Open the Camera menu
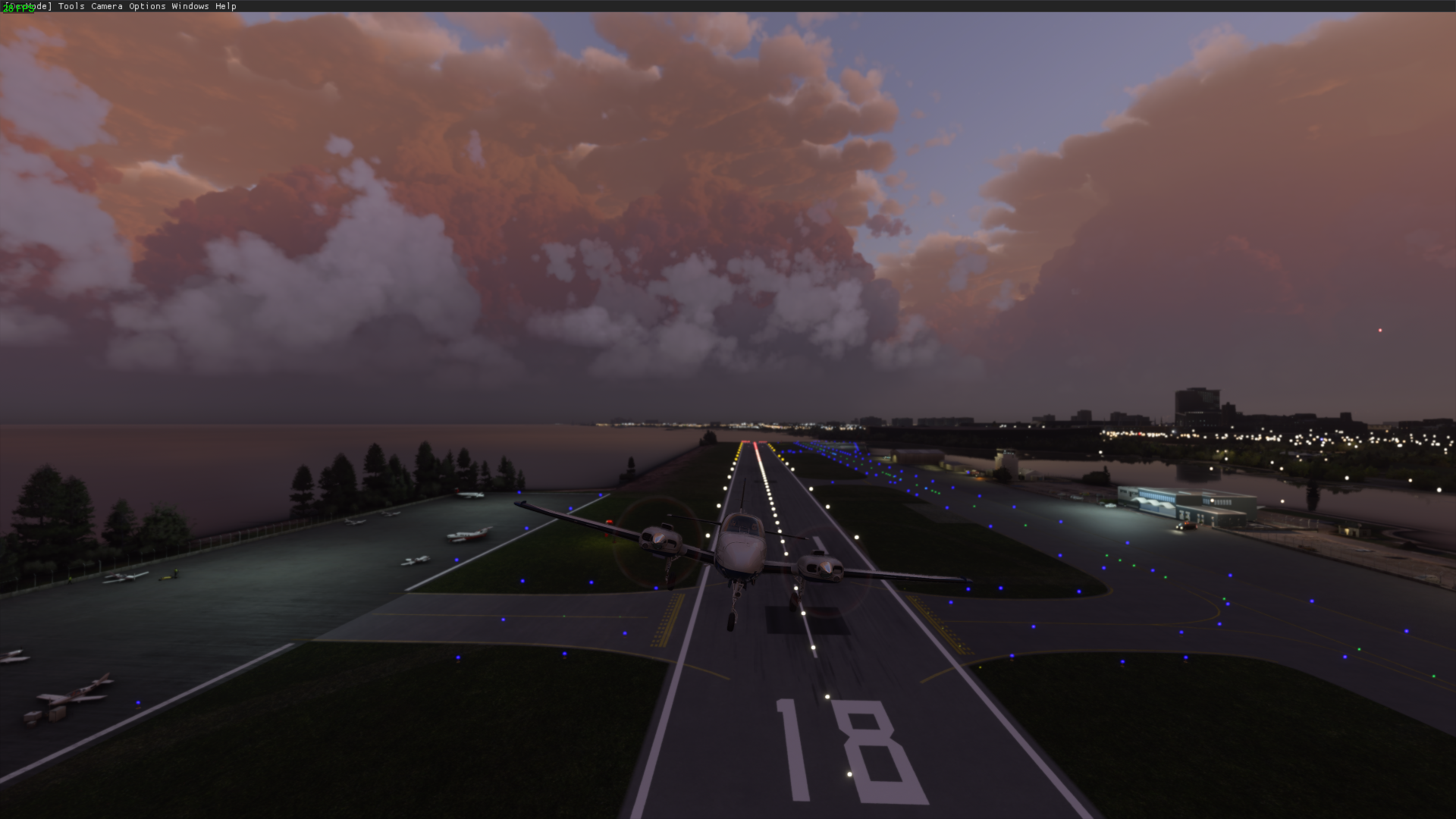 (106, 6)
